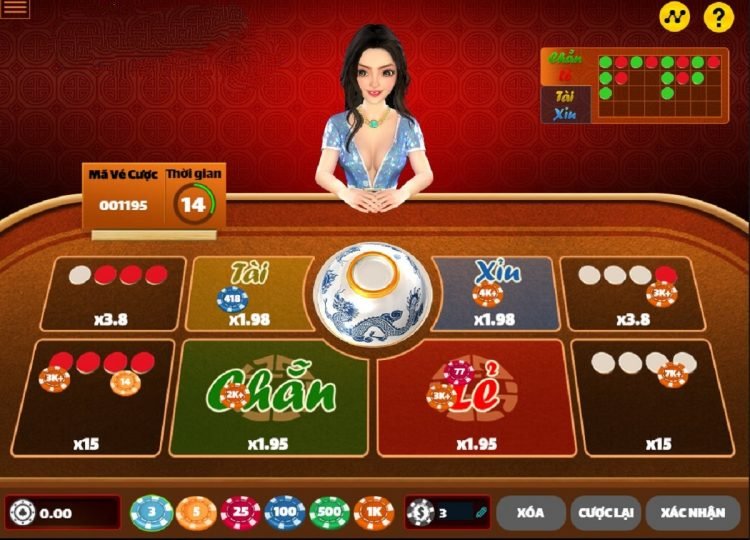Bet on four red x15 field

click(95, 398)
